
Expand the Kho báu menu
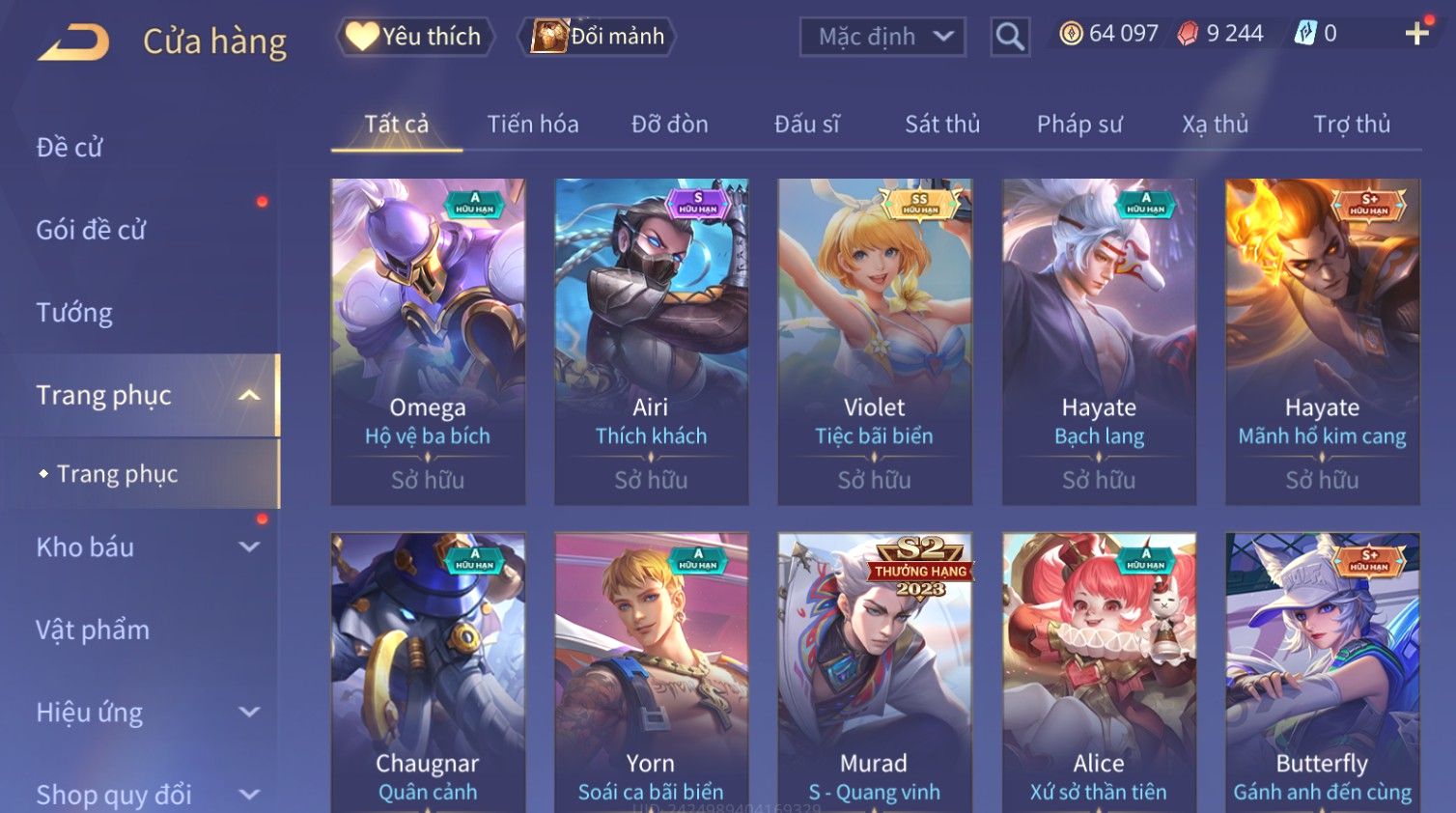(x=145, y=547)
